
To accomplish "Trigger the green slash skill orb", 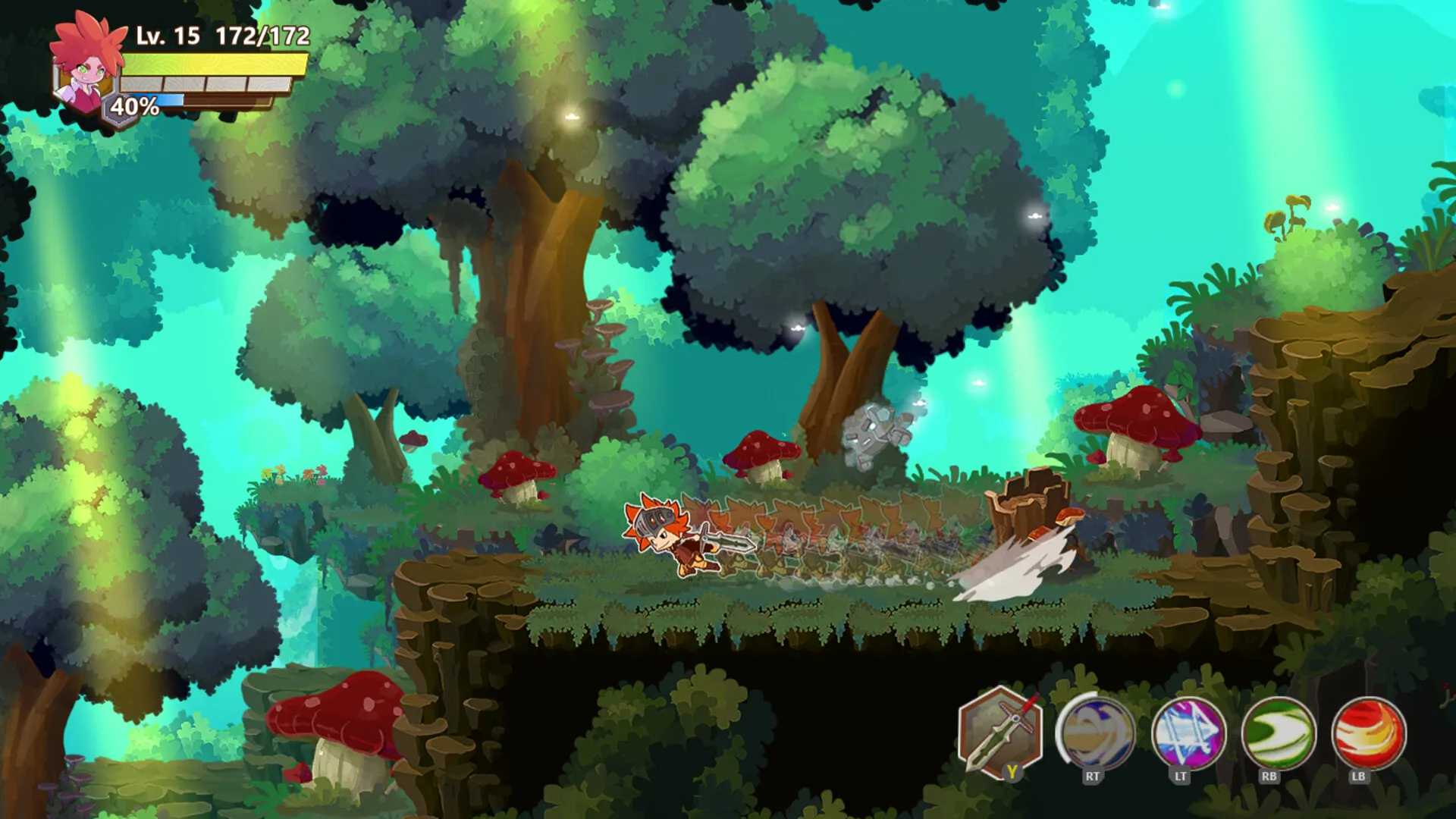I will [x=1278, y=733].
